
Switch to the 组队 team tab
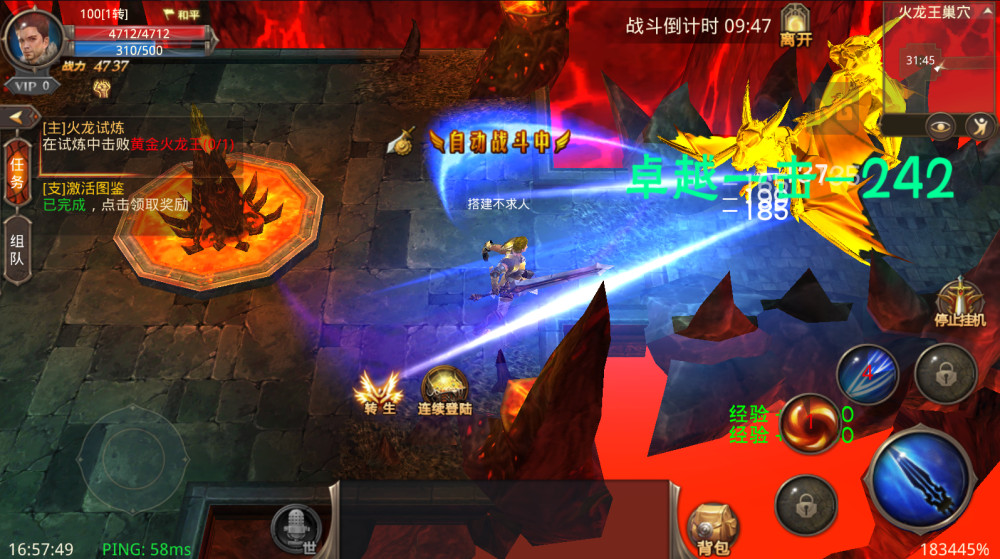[17, 248]
